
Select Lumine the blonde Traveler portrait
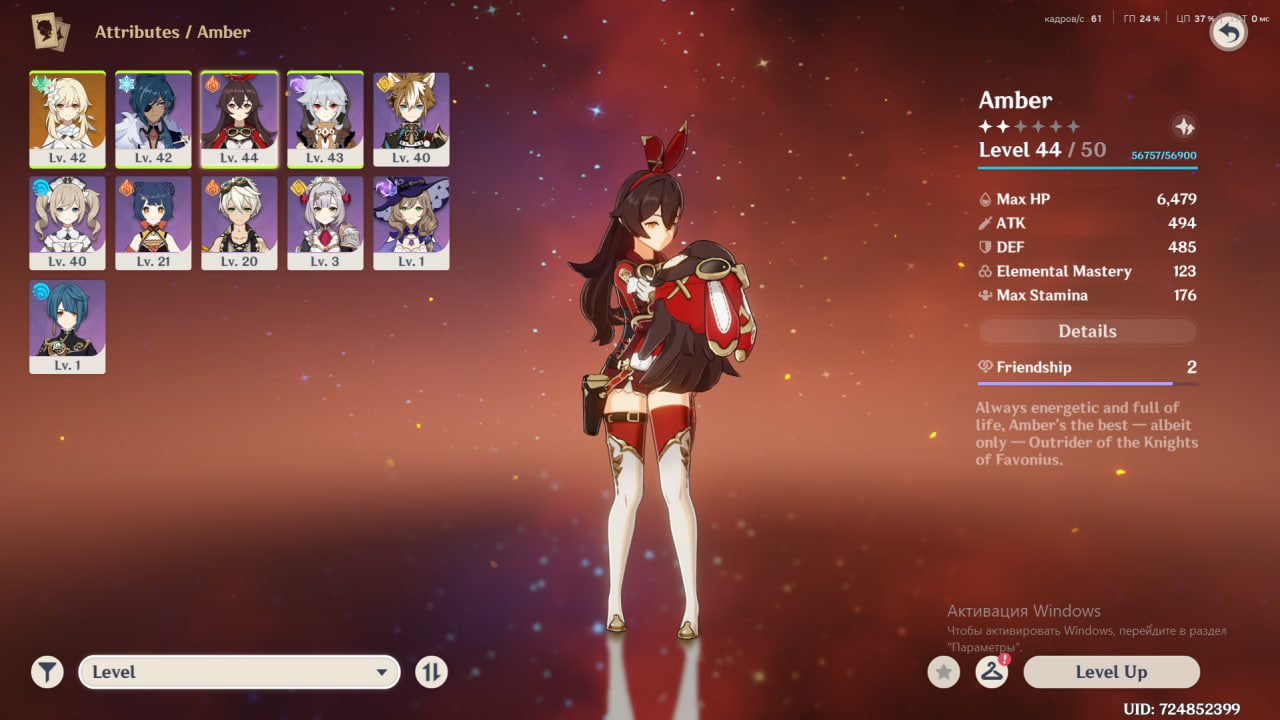(x=67, y=118)
